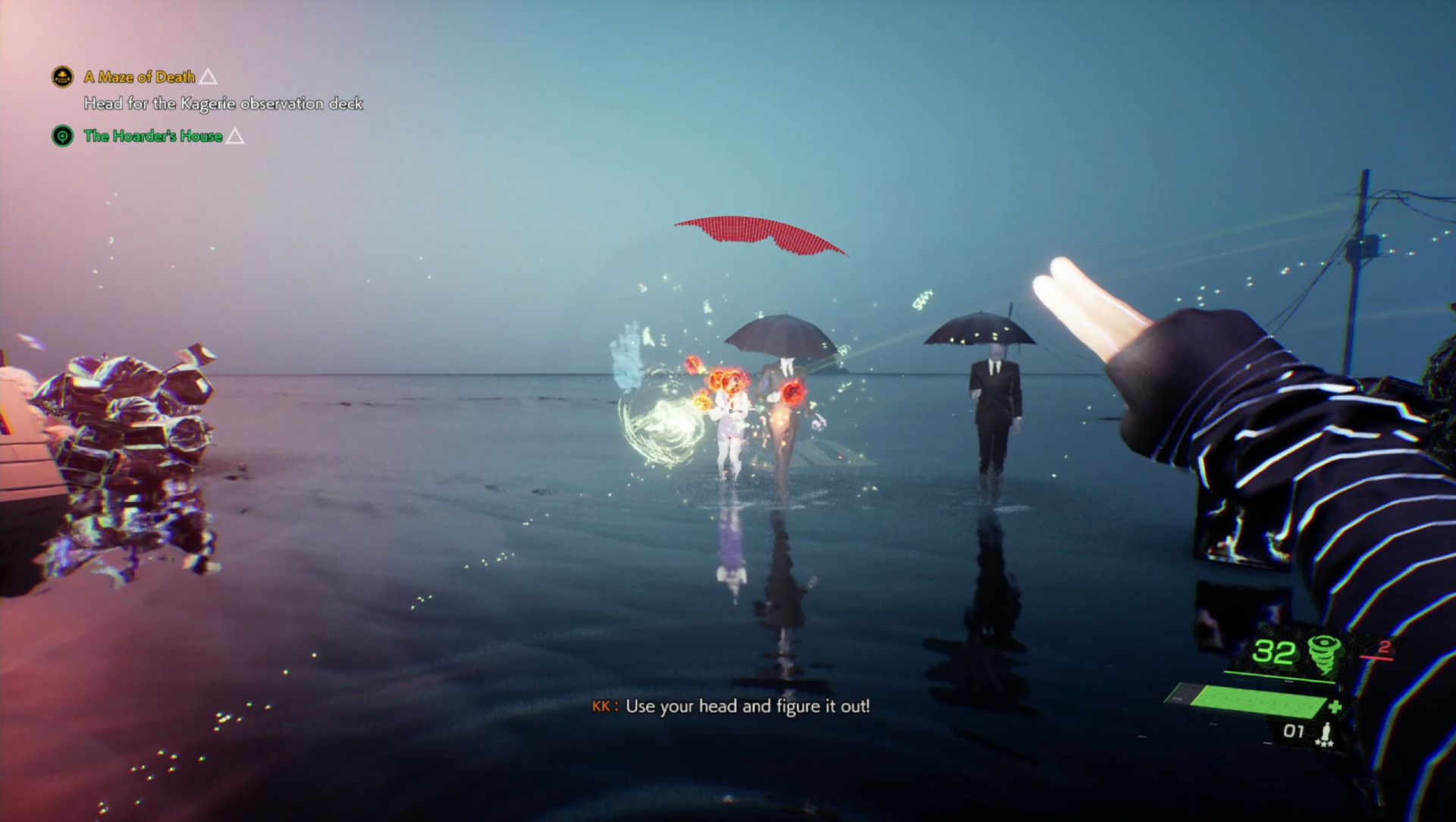Screen dimensions: 1456x822
Task: Click the green plus health icon
Action: tap(1335, 706)
